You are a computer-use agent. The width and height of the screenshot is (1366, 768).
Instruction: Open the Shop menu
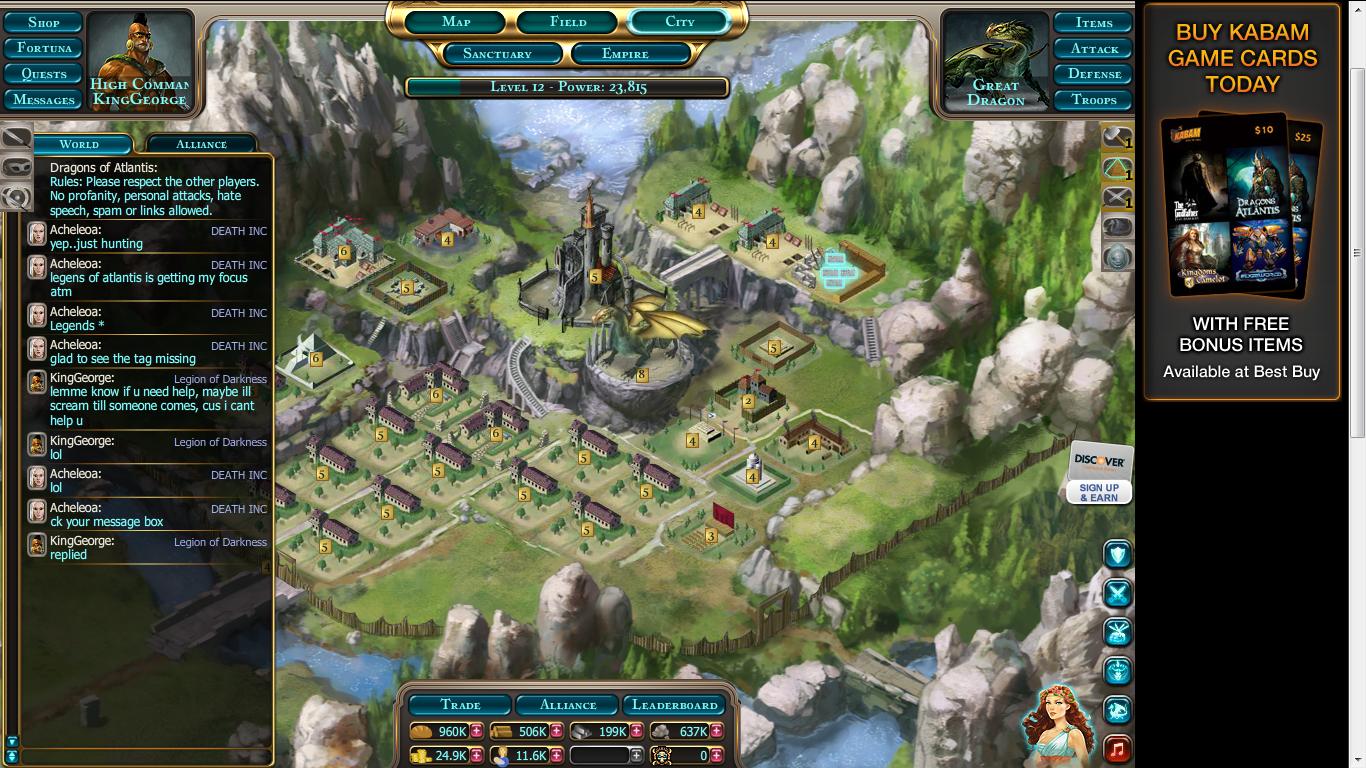coord(44,22)
